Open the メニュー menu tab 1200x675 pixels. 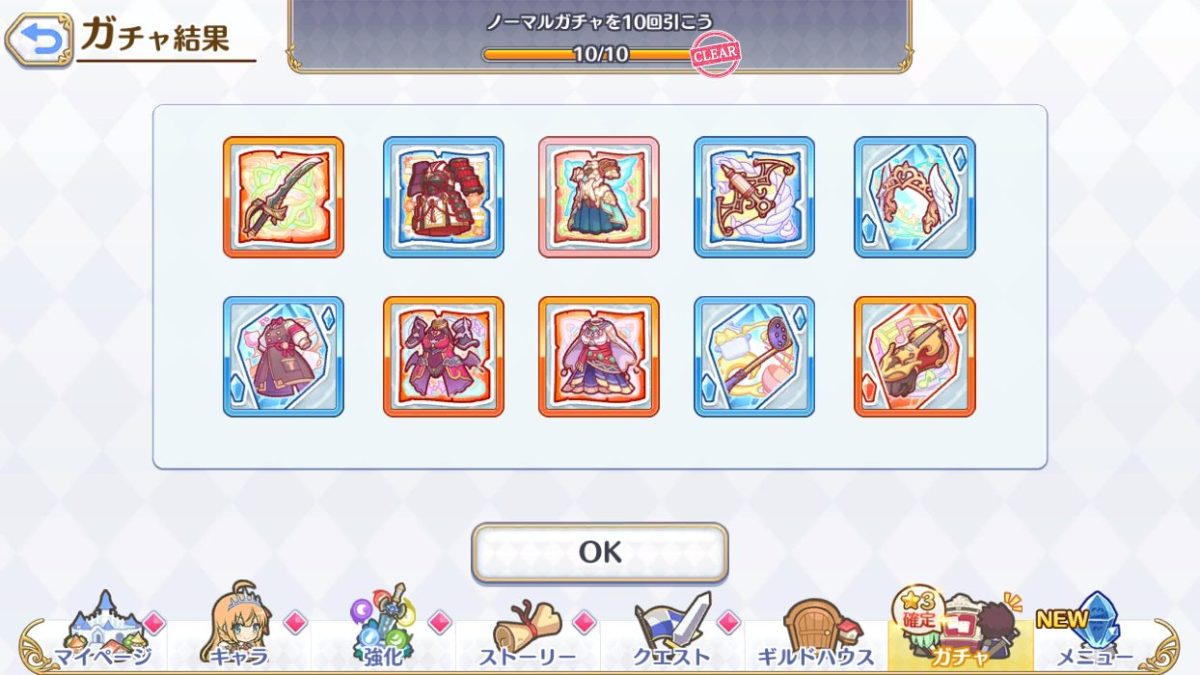coord(1092,632)
